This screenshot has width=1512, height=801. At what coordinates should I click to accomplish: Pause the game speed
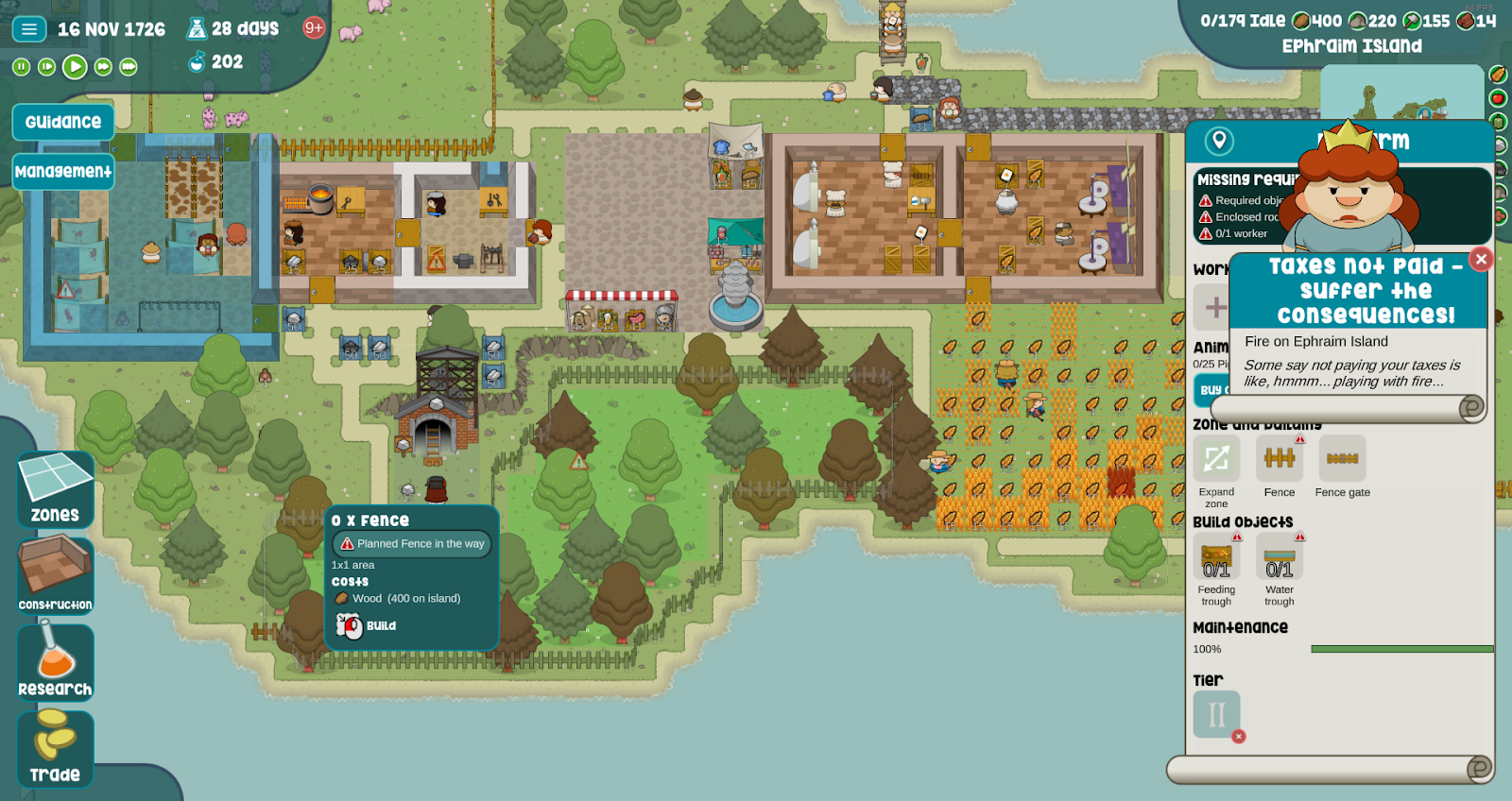21,67
